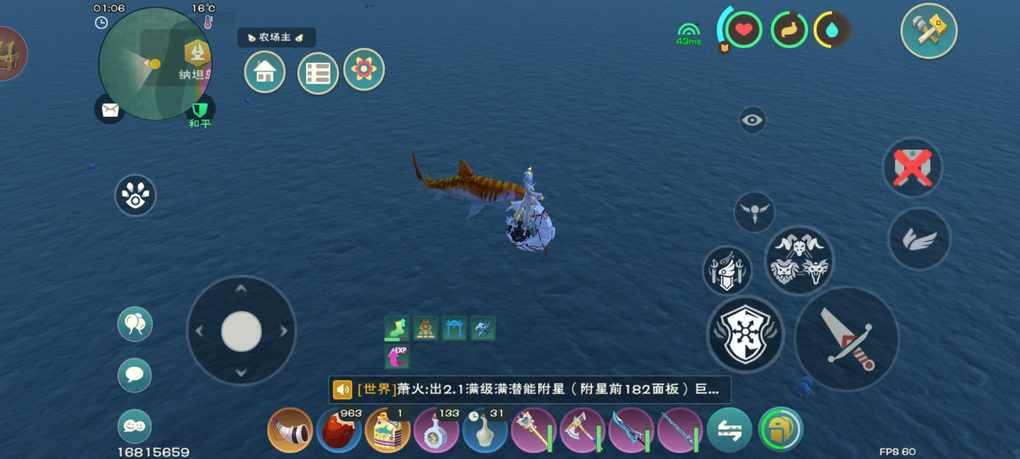Tap the hotbar swap arrows button

click(x=729, y=431)
